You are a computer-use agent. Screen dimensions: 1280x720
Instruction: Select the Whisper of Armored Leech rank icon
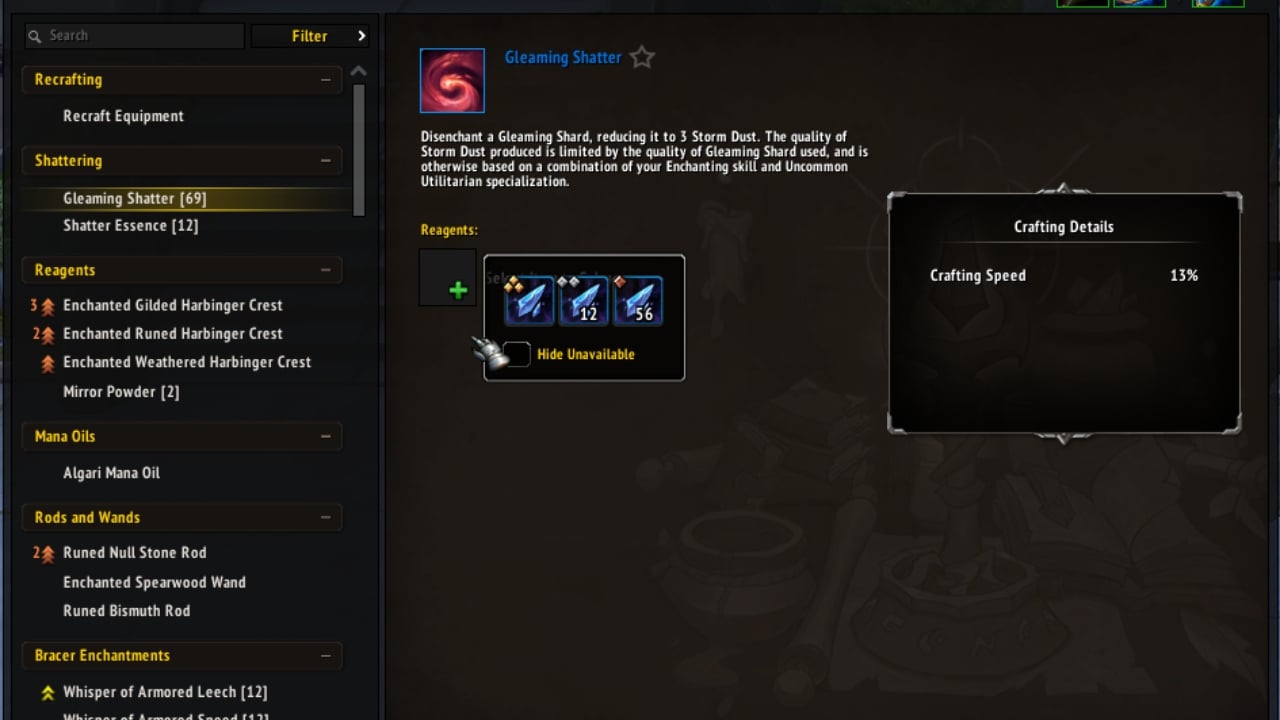[48, 691]
